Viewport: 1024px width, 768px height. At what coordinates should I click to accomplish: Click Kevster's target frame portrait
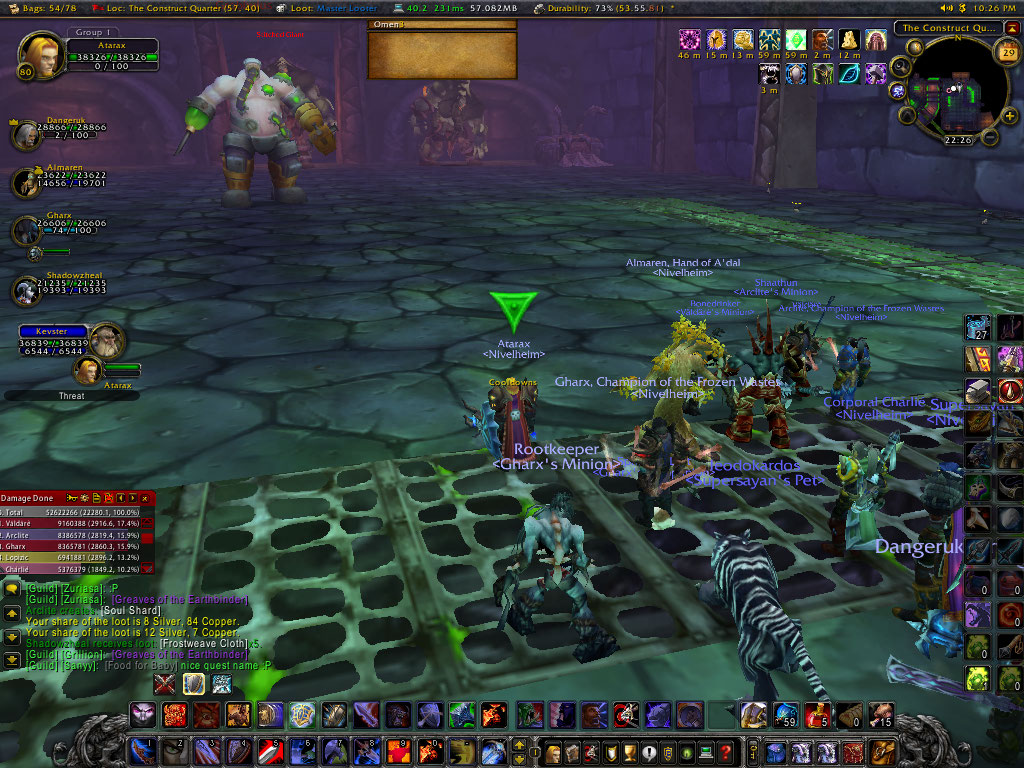[106, 341]
